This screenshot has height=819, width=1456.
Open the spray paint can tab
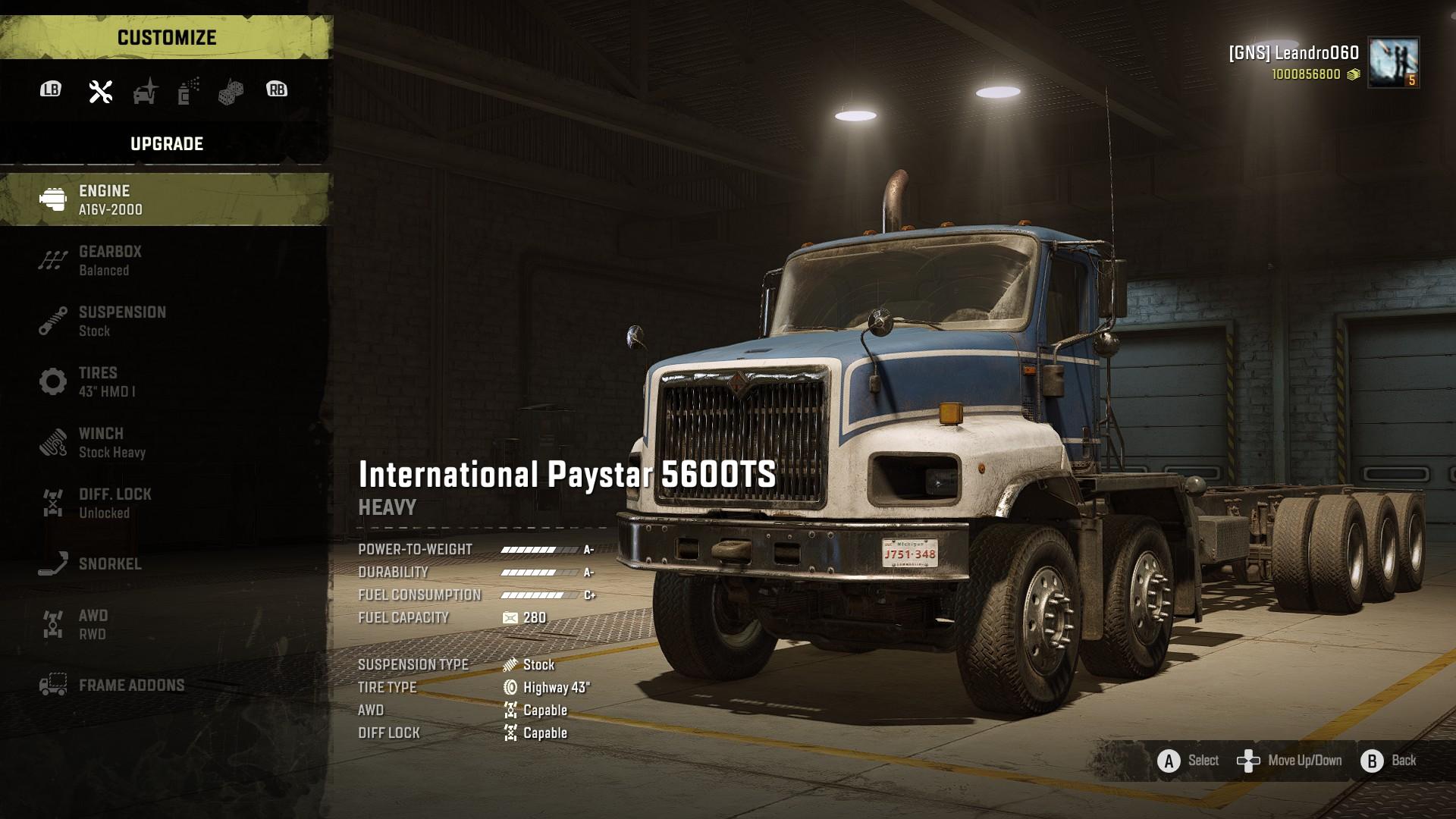pos(188,91)
